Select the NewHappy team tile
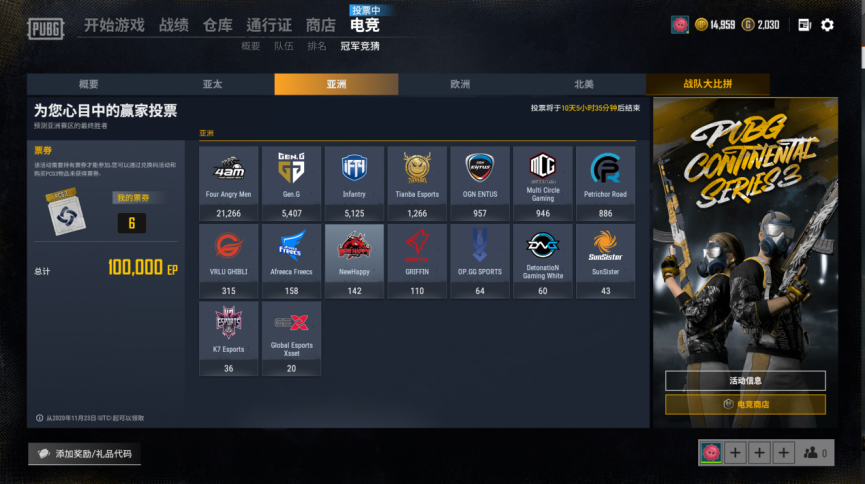The width and height of the screenshot is (865, 484). [354, 261]
